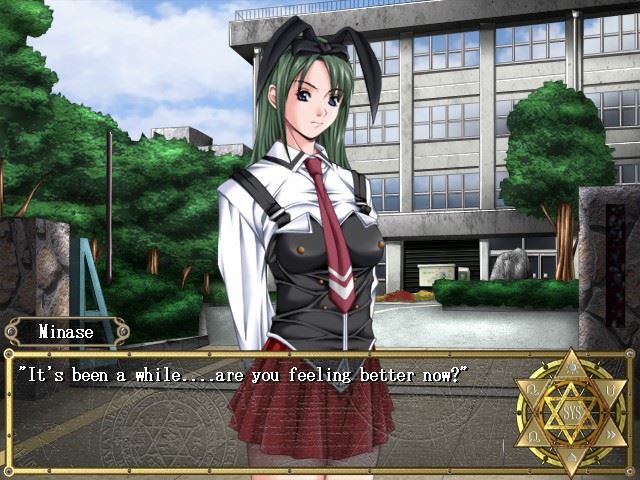Select the bottom point icon of the hexagram
This screenshot has height=480, width=640.
[572, 457]
